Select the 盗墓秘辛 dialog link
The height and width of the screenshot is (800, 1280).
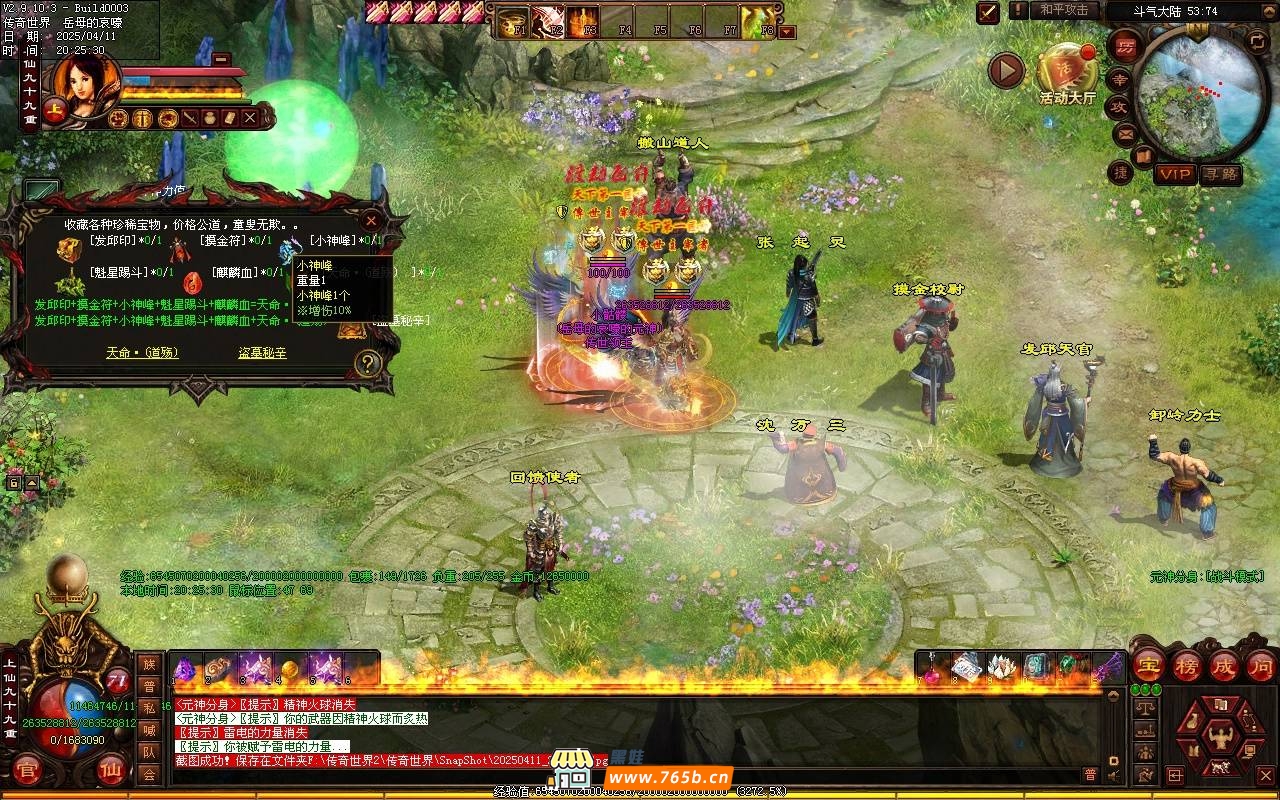tap(262, 353)
